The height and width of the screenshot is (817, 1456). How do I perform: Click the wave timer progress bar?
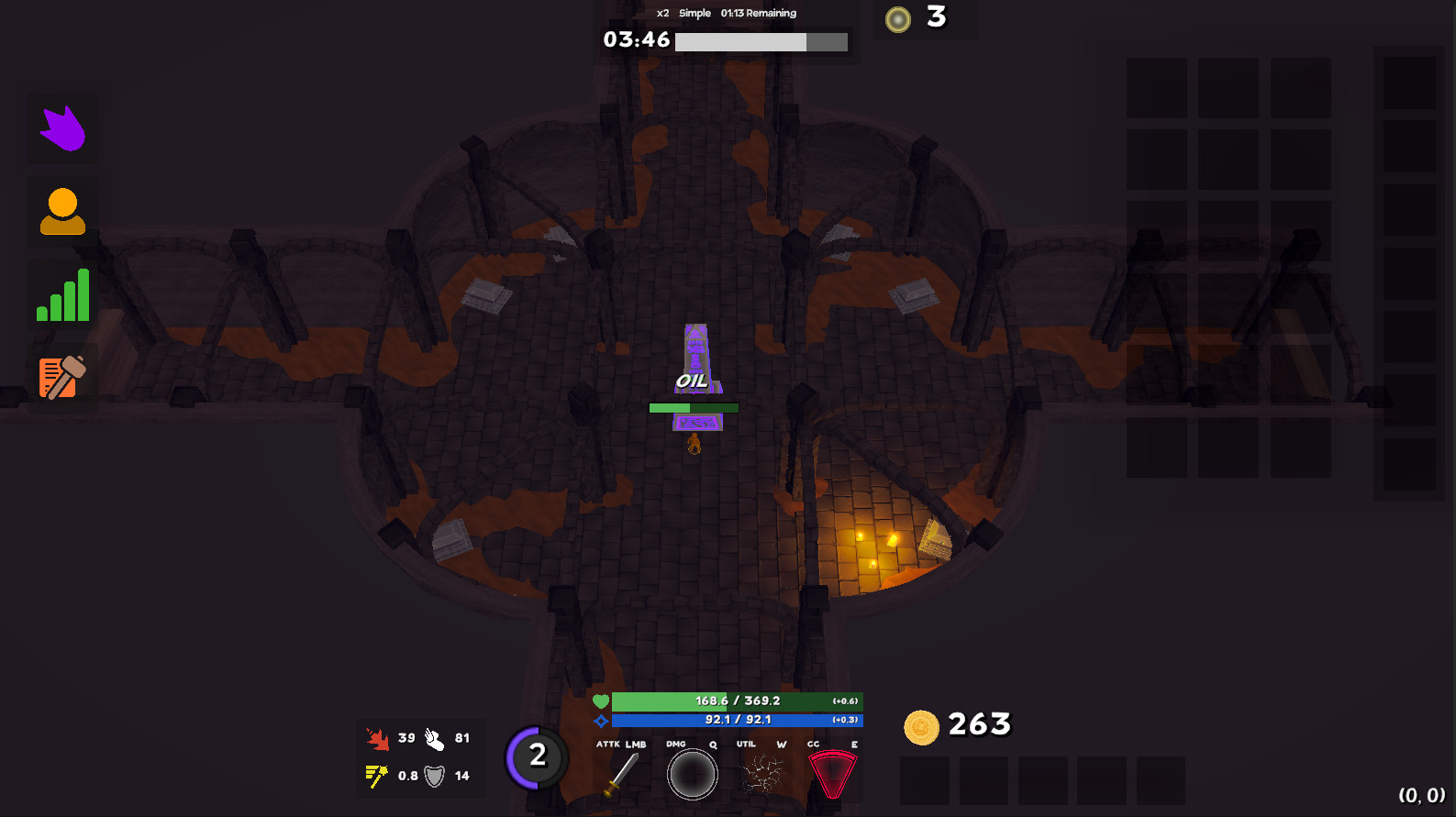tap(761, 41)
